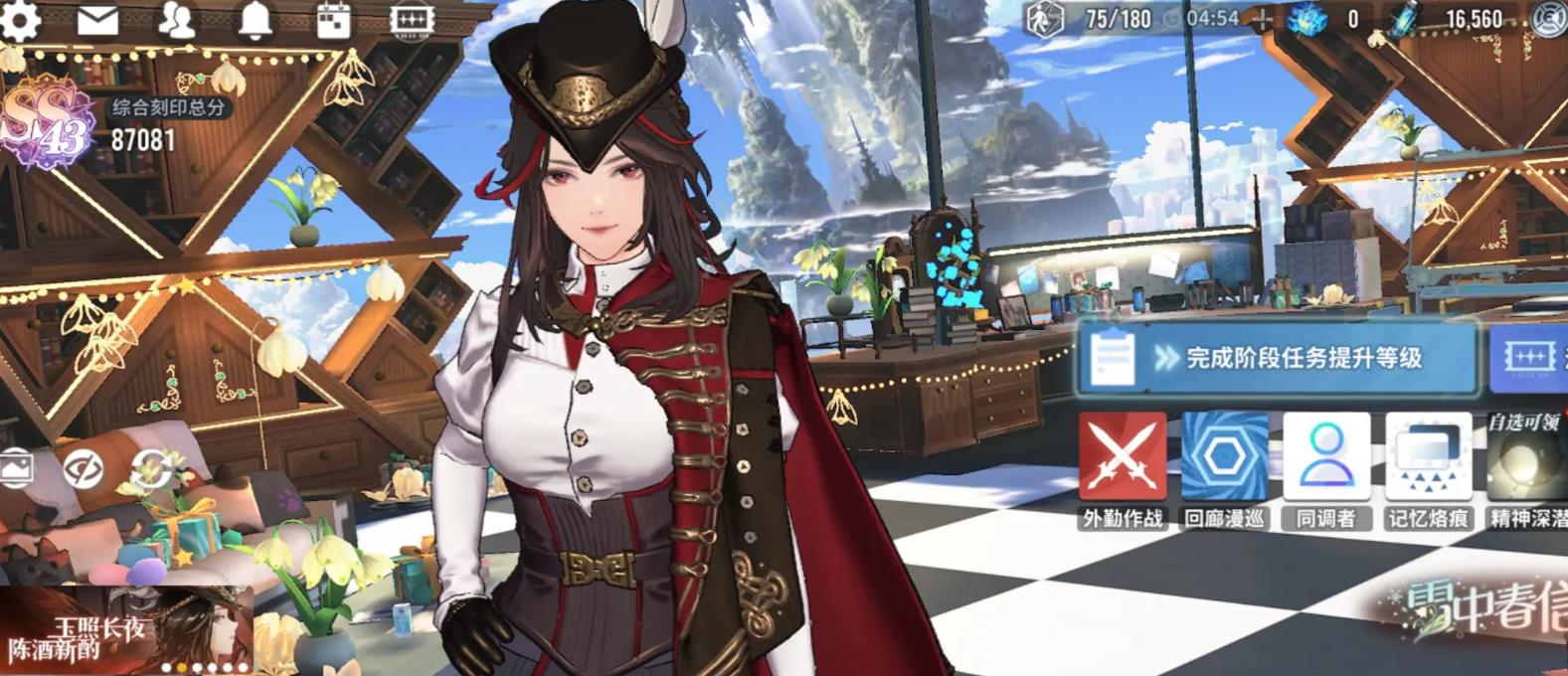Viewport: 1568px width, 676px height.
Task: Tap the blue crystal cube currency
Action: pyautogui.click(x=1307, y=19)
